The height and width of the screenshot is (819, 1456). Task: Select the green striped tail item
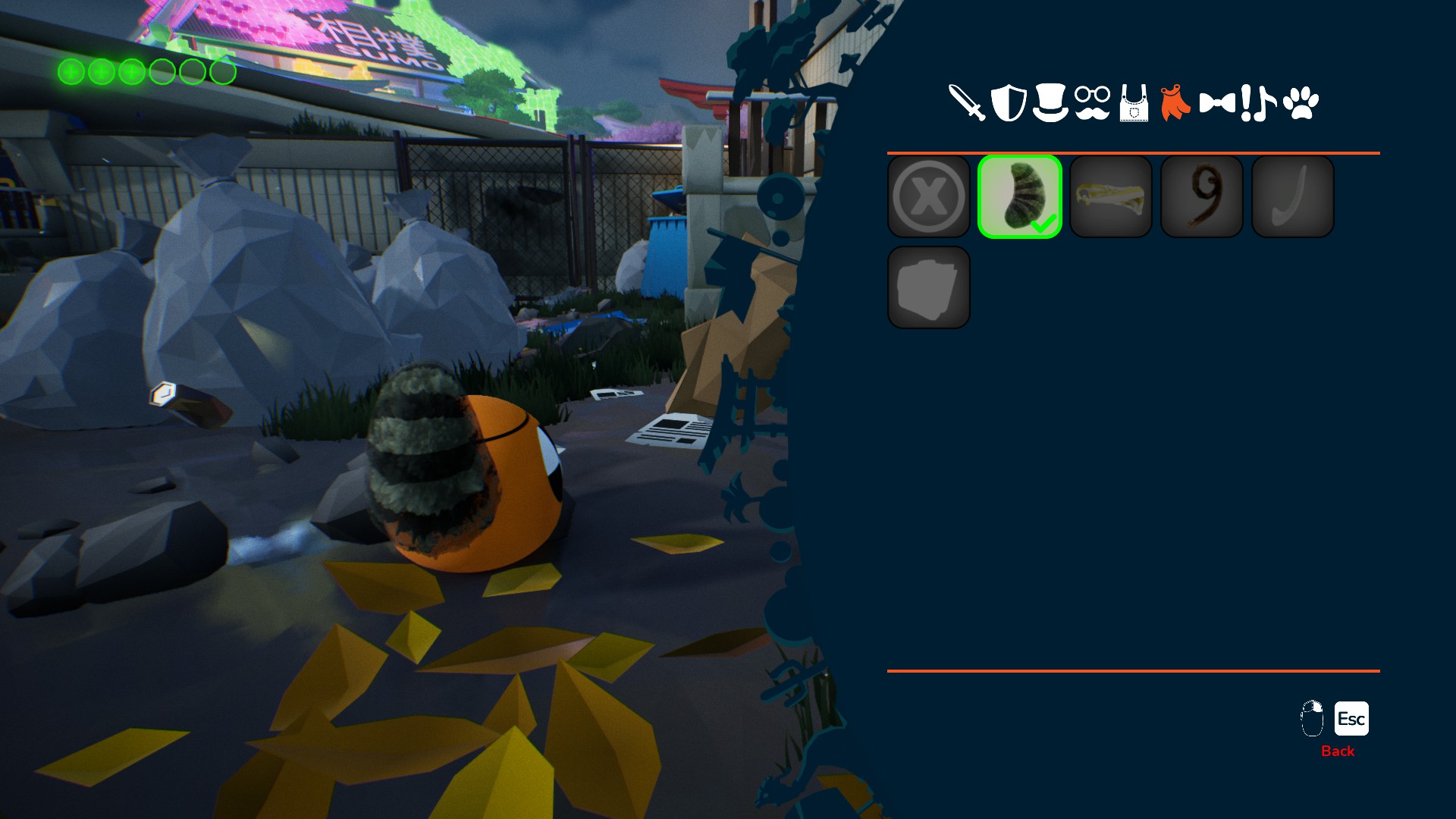1020,197
